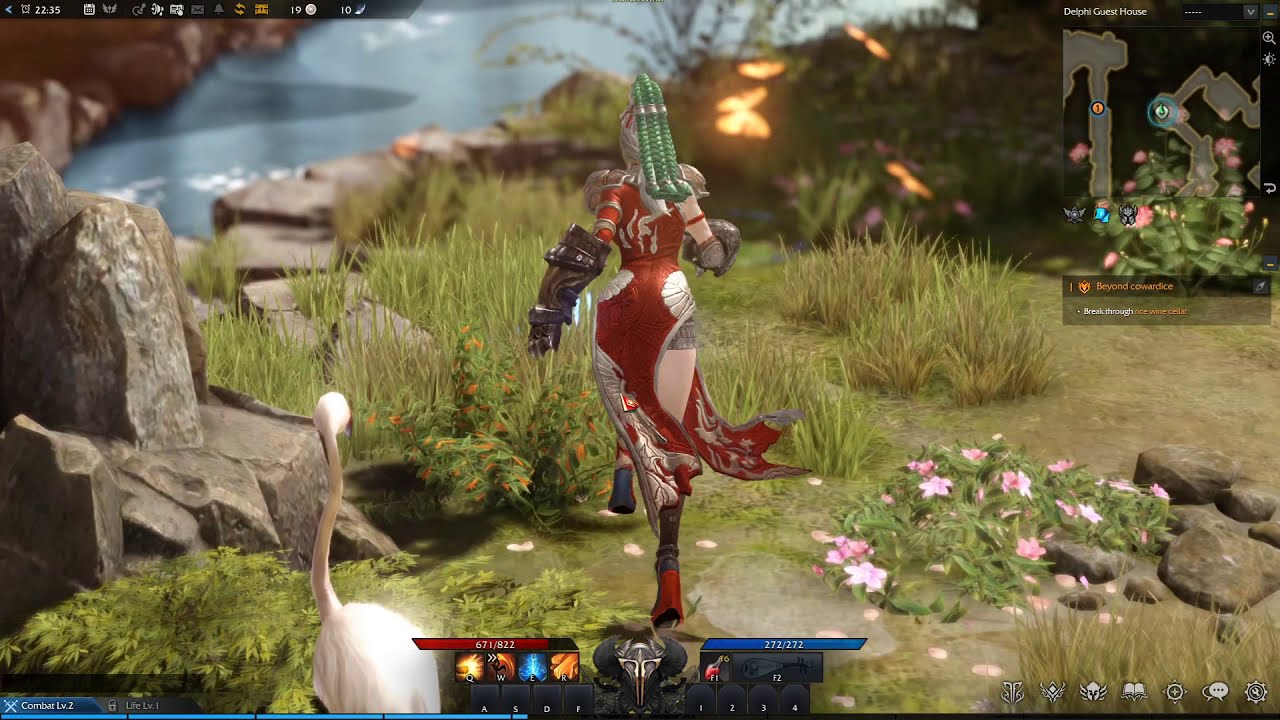
Task: Collapse the minimap panel with its minus toggle
Action: 1269,12
